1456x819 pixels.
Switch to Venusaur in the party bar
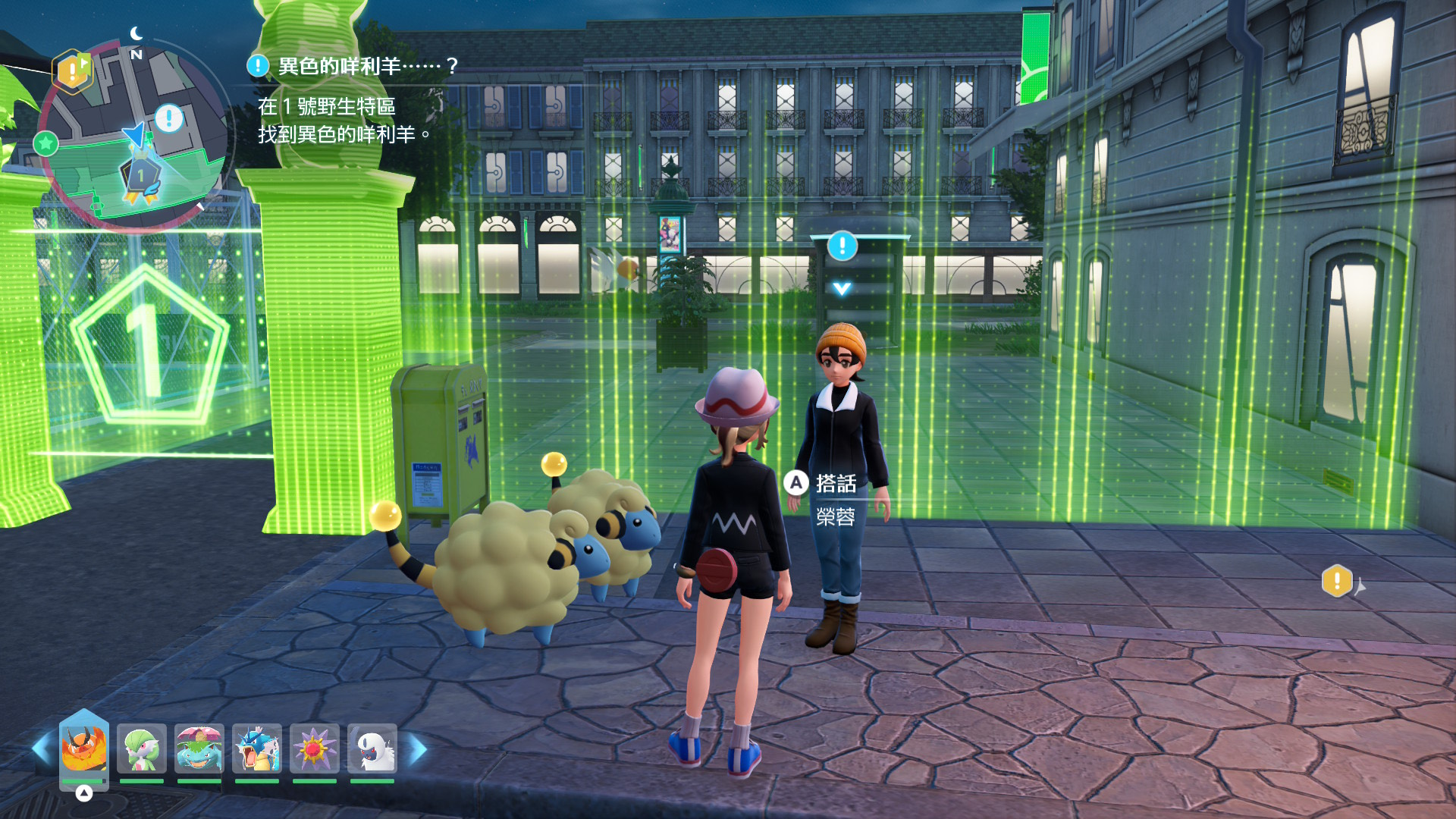click(199, 749)
